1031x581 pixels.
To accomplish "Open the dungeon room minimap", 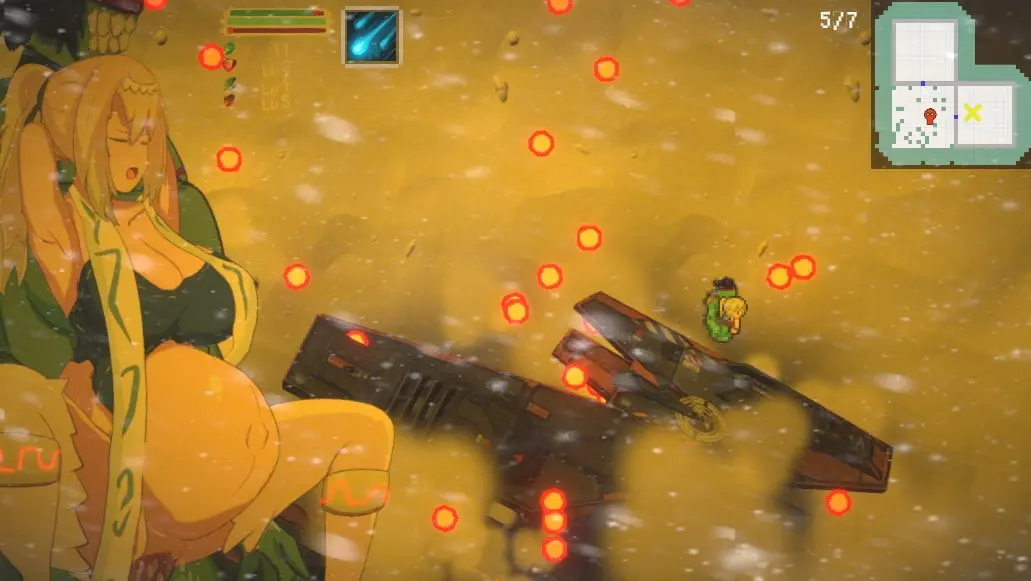I will pos(950,84).
